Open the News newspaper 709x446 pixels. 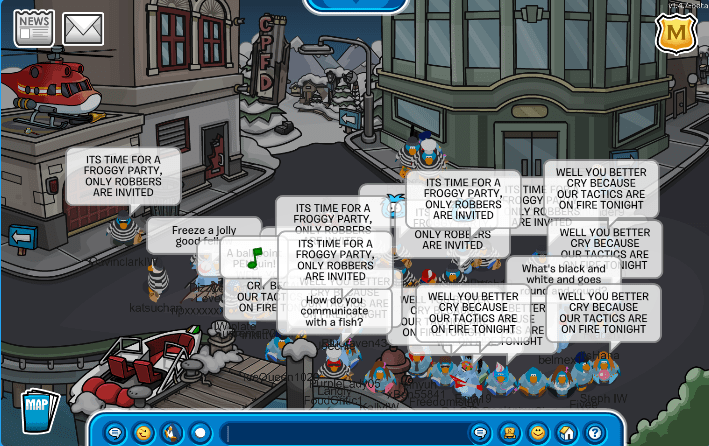click(x=32, y=27)
